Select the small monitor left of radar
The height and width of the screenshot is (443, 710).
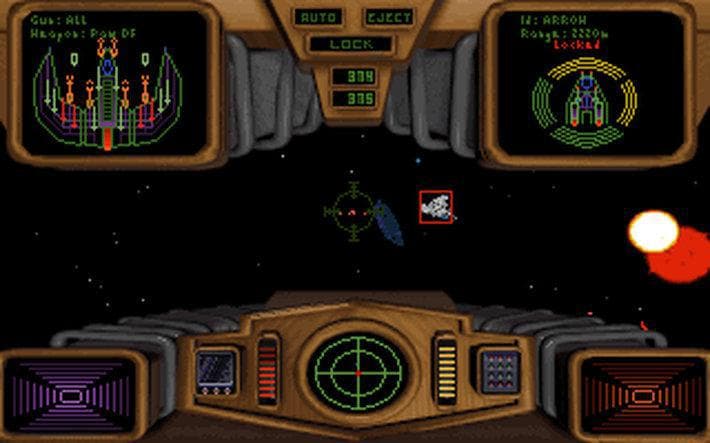[x=215, y=368]
